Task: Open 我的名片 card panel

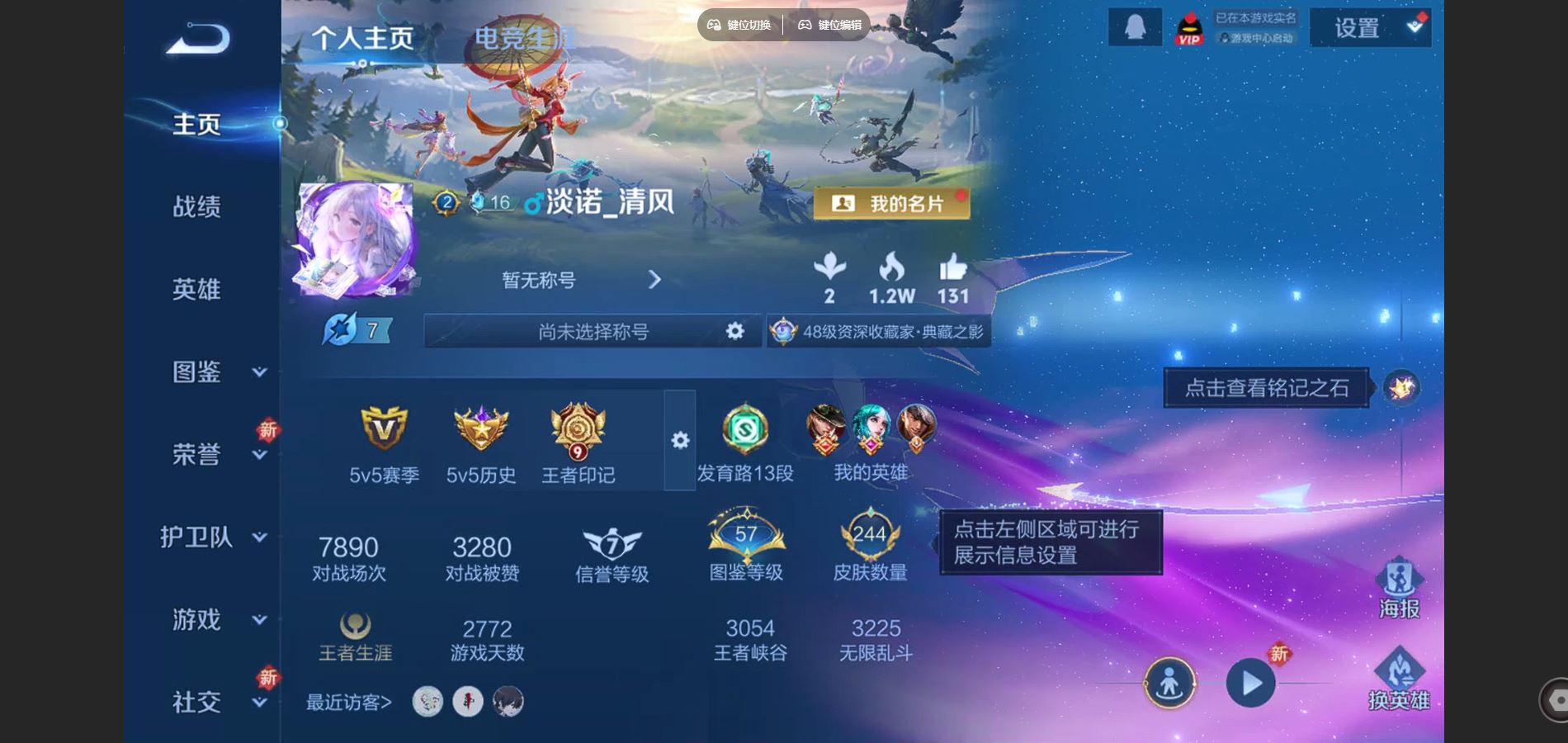Action: point(892,201)
